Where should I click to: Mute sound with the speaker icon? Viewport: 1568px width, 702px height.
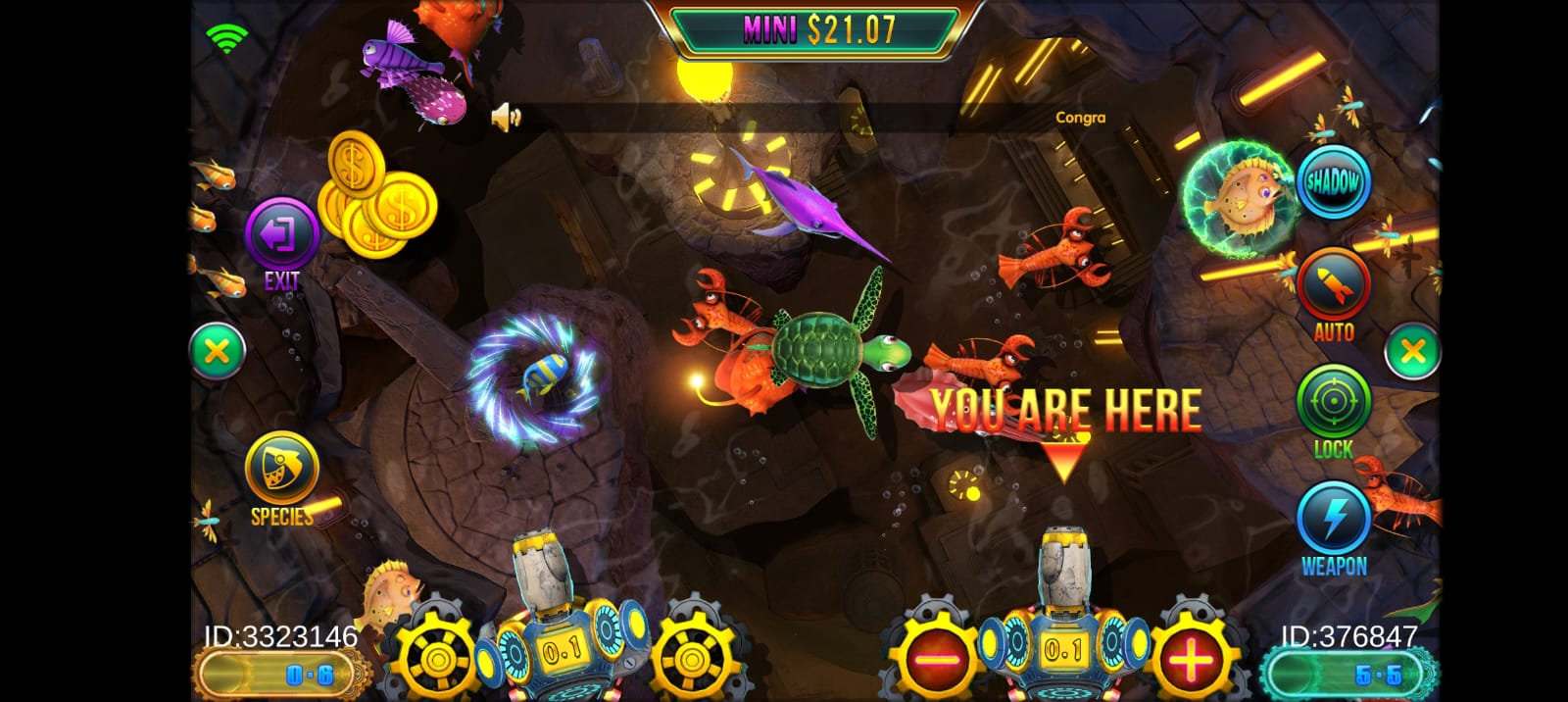click(x=505, y=119)
